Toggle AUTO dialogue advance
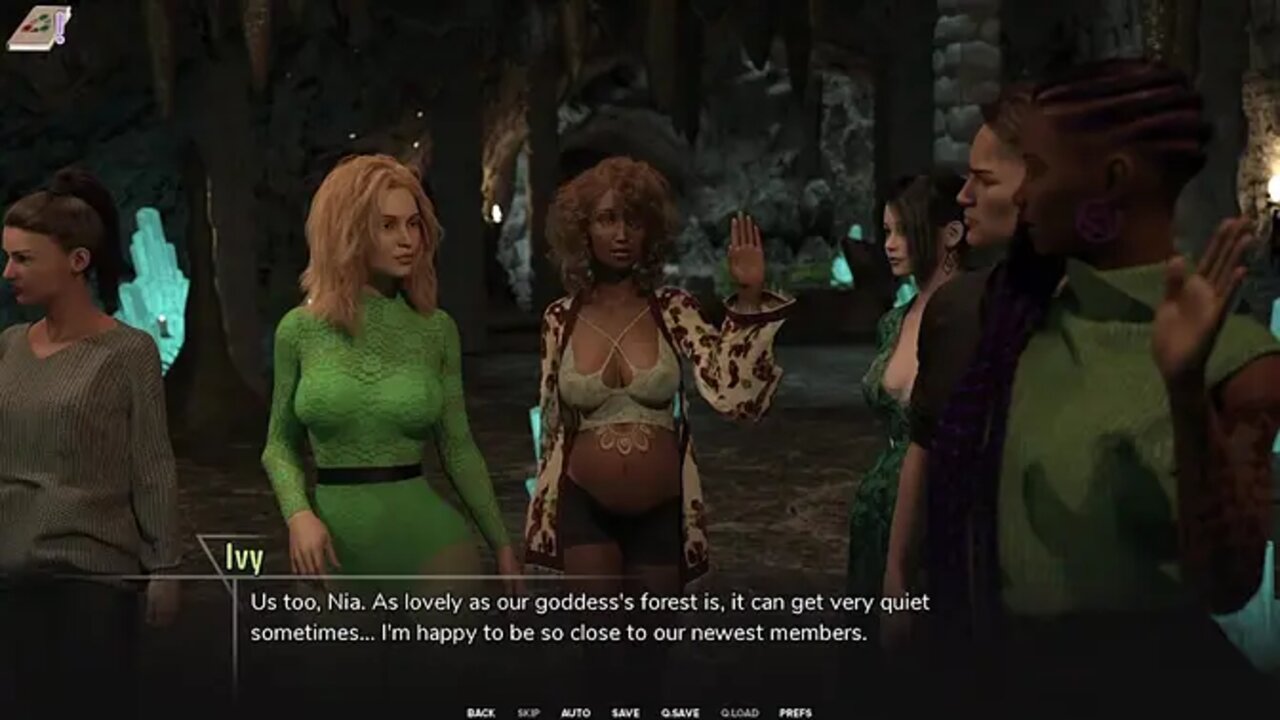The width and height of the screenshot is (1280, 720). (575, 713)
